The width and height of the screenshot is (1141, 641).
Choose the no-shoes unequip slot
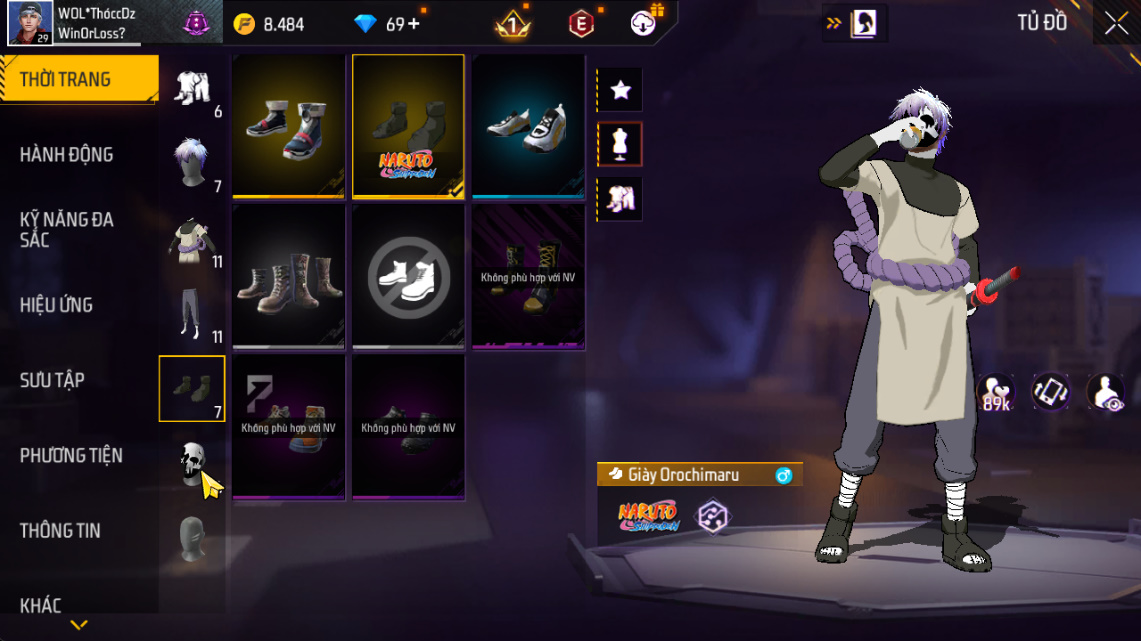[x=408, y=277]
